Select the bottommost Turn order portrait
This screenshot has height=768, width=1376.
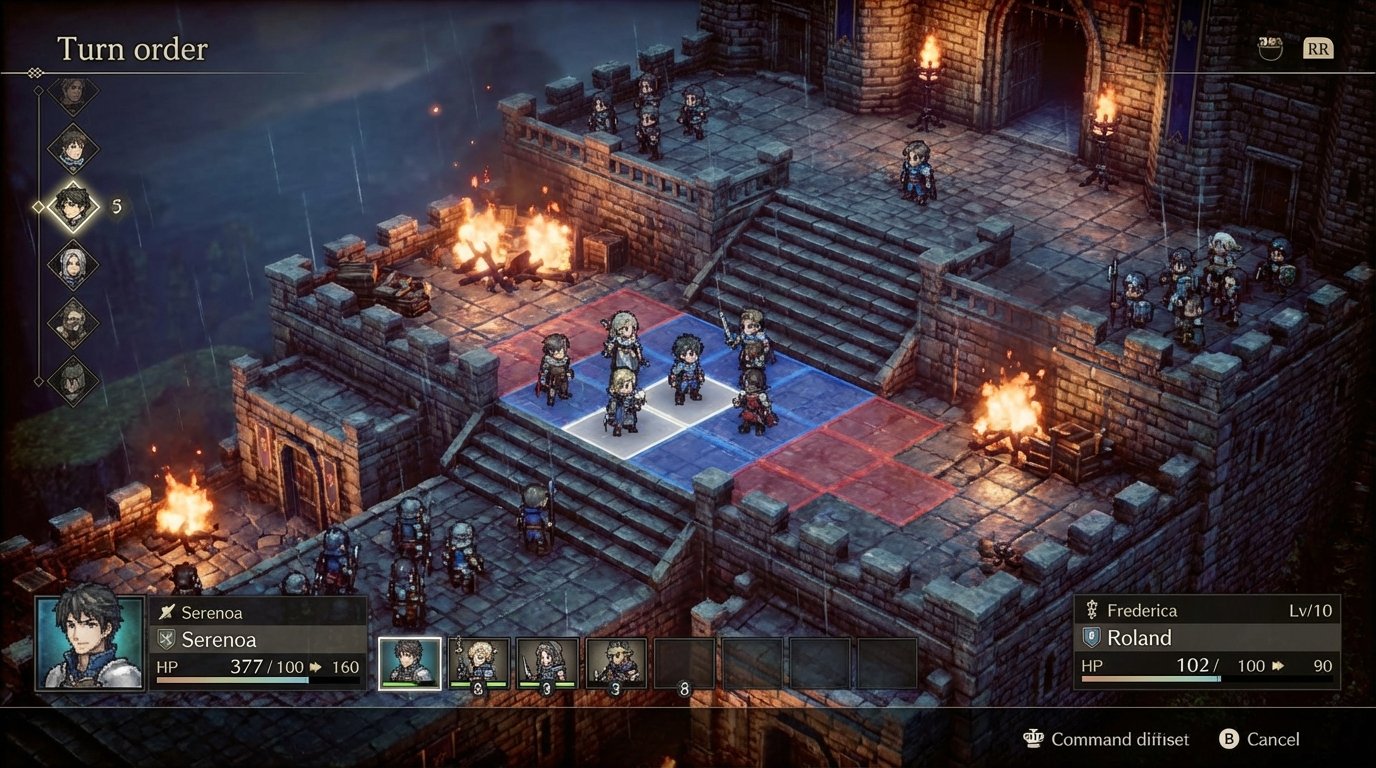point(72,380)
